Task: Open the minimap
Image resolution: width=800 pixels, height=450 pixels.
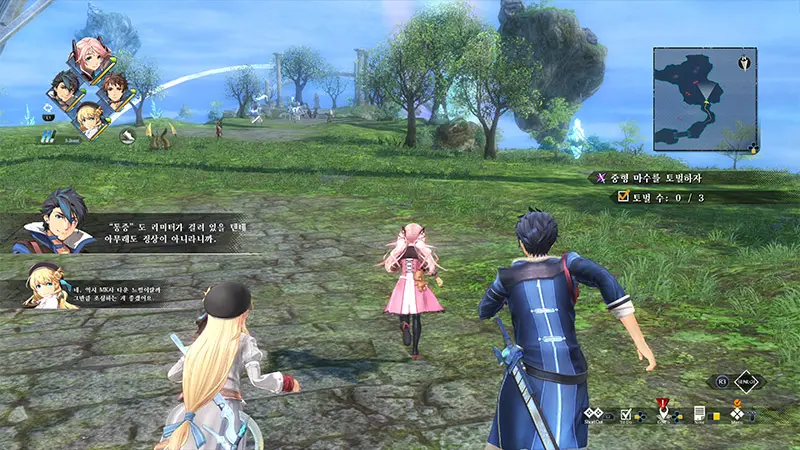Action: pyautogui.click(x=703, y=97)
